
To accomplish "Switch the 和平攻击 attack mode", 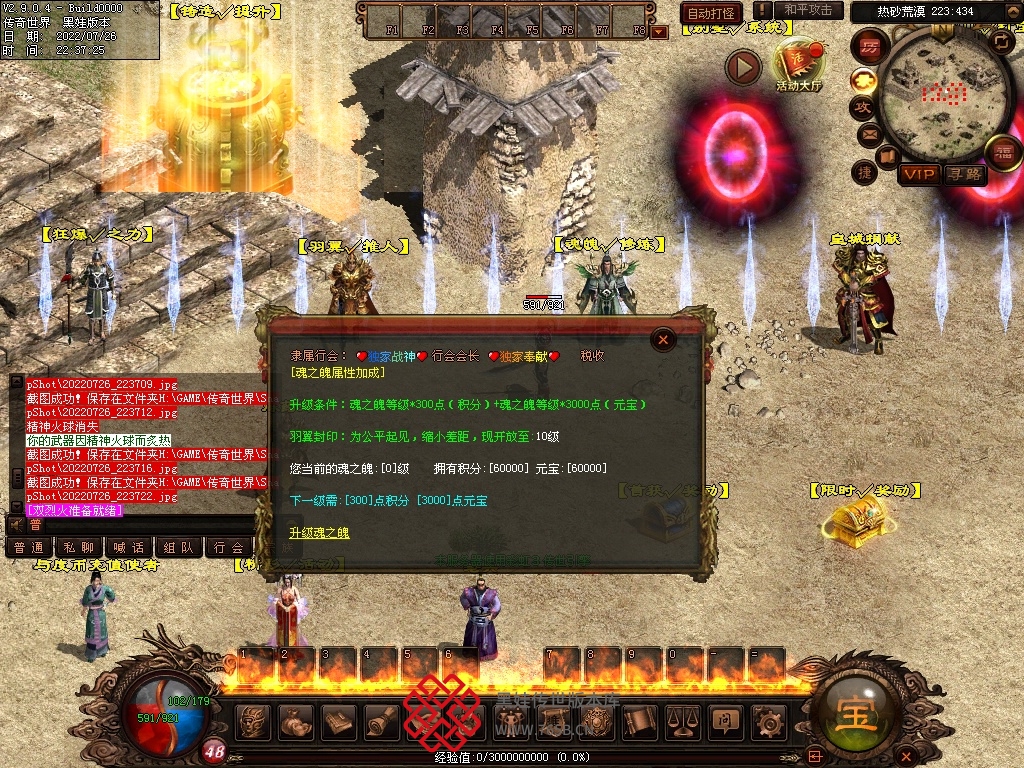I will coord(808,10).
